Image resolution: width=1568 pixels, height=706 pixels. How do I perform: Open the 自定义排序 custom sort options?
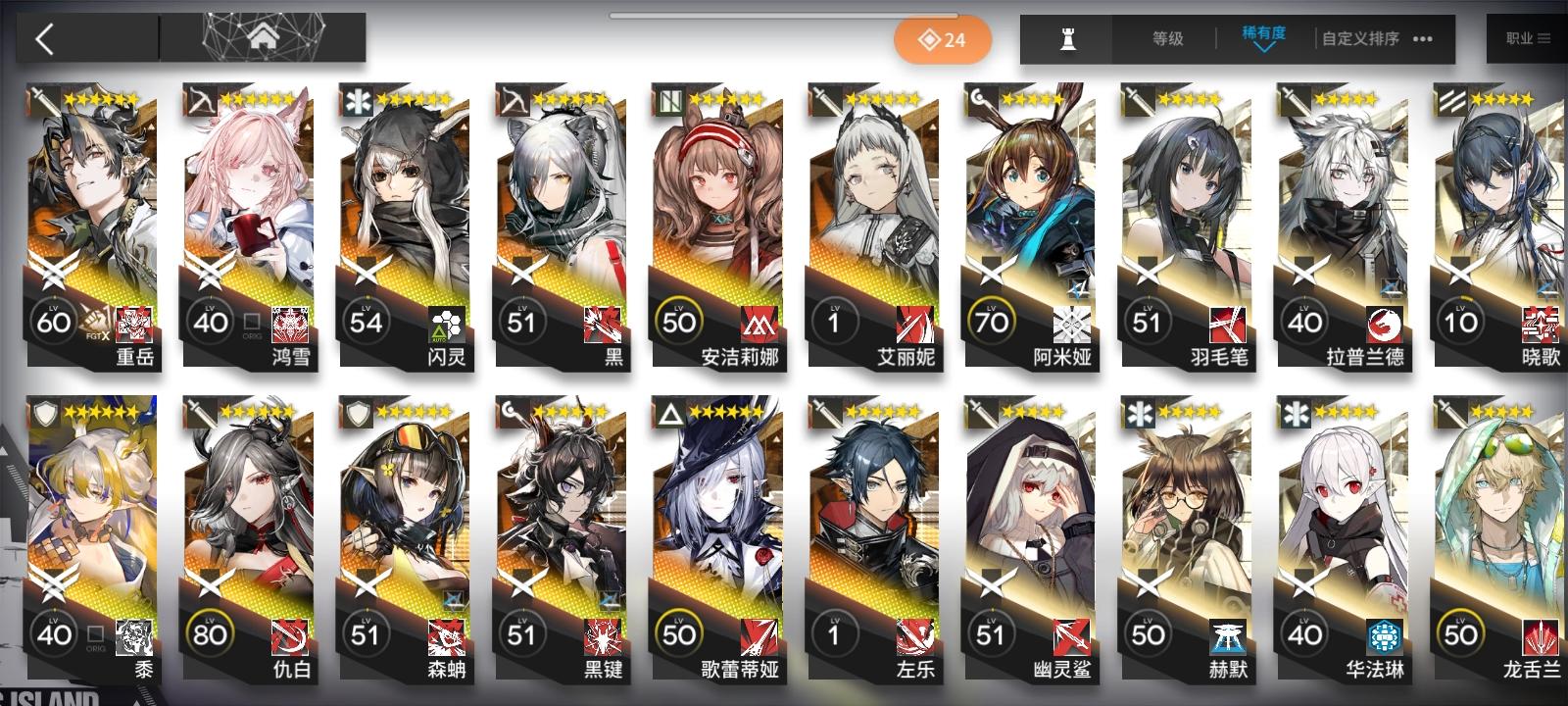[1360, 39]
